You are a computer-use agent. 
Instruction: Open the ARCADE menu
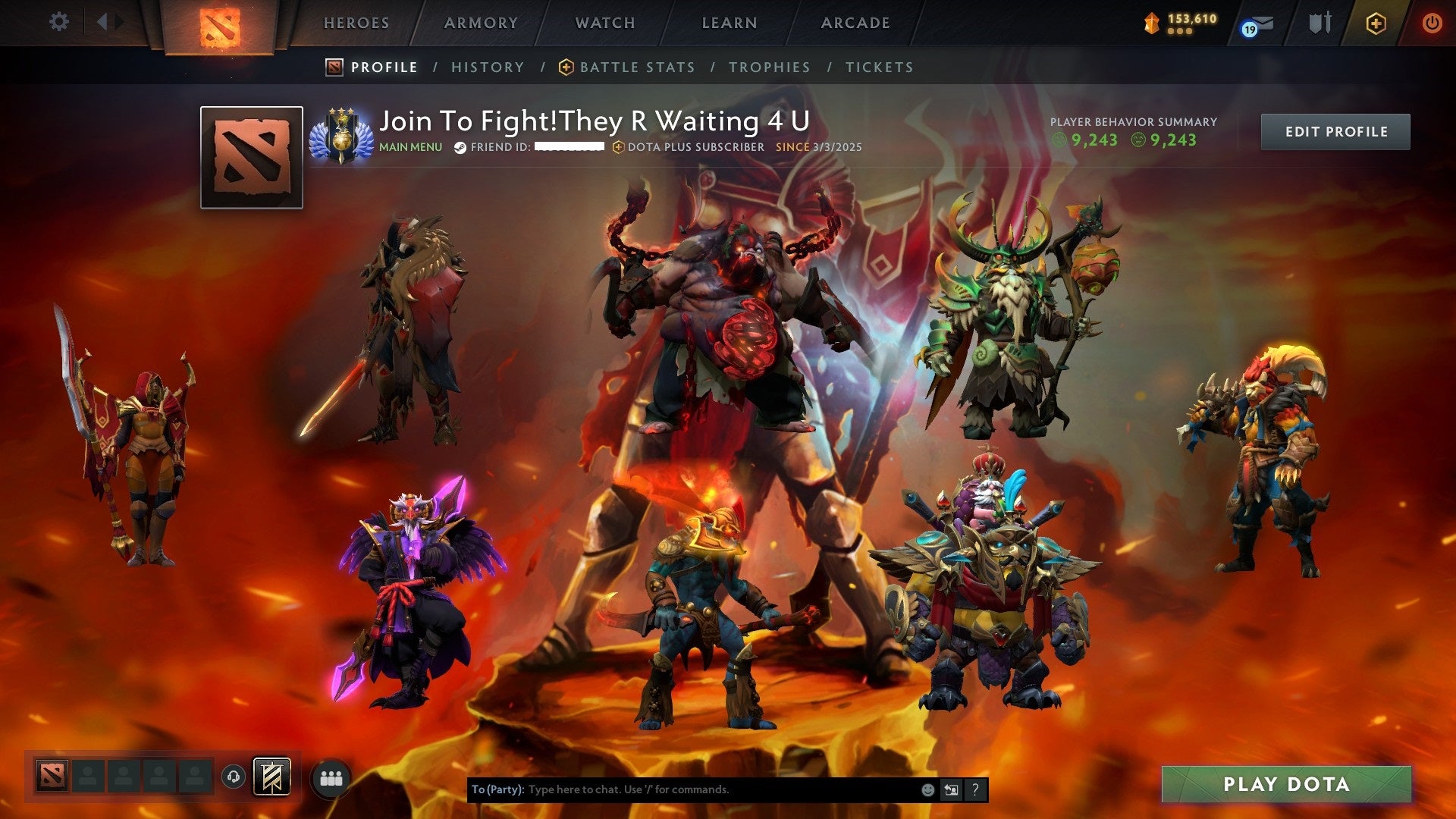point(855,23)
